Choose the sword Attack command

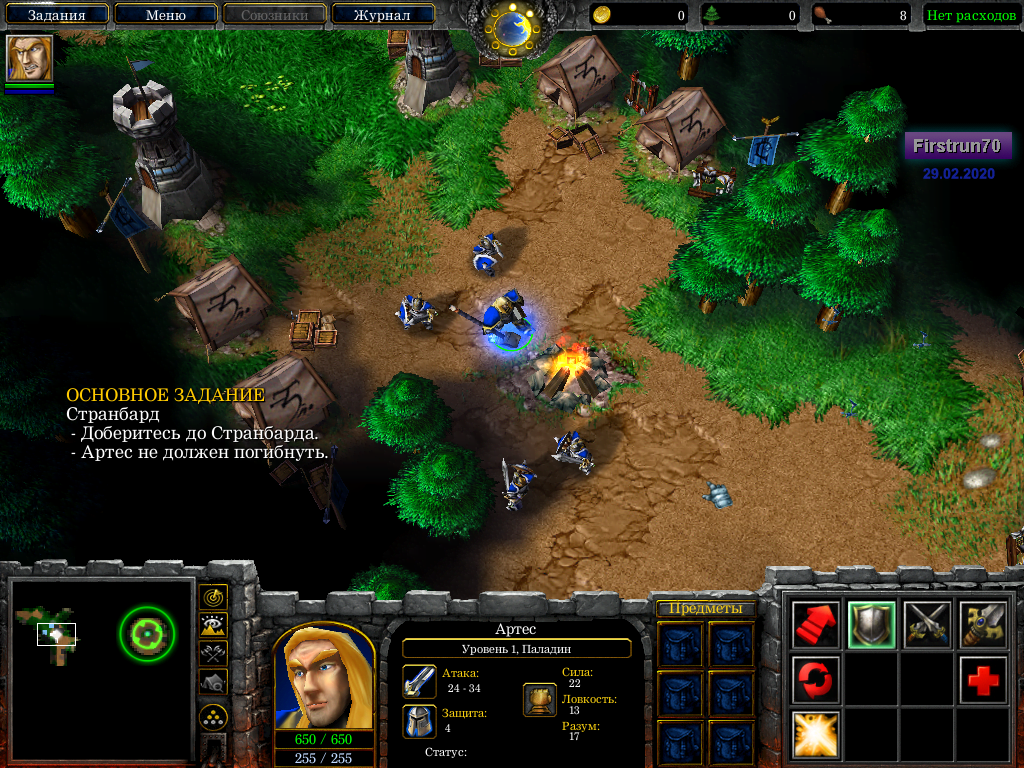pos(983,624)
